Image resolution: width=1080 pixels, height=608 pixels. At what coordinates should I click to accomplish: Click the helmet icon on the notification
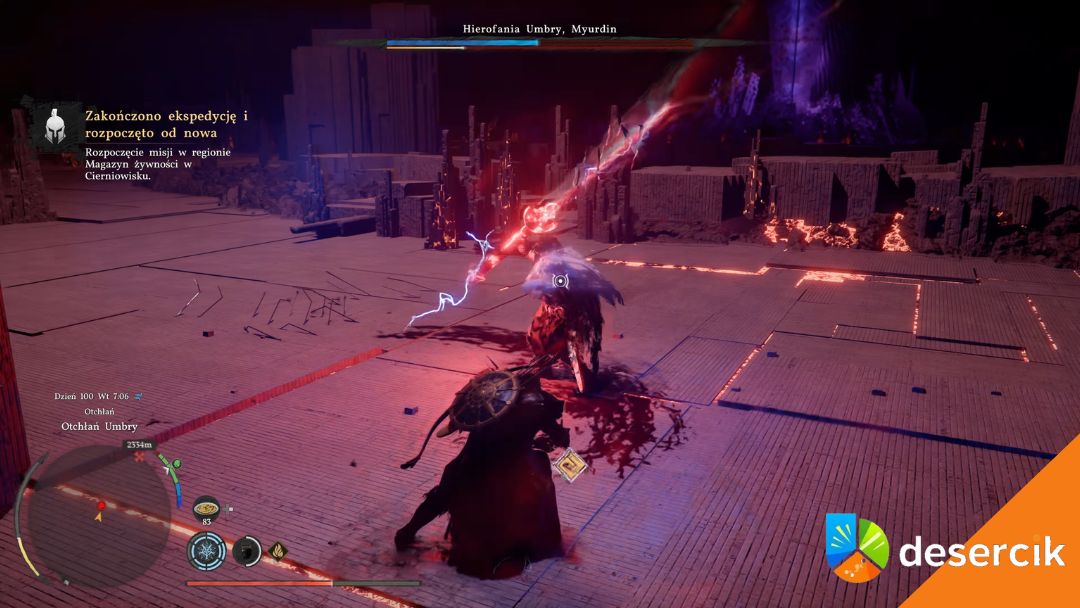click(x=55, y=125)
